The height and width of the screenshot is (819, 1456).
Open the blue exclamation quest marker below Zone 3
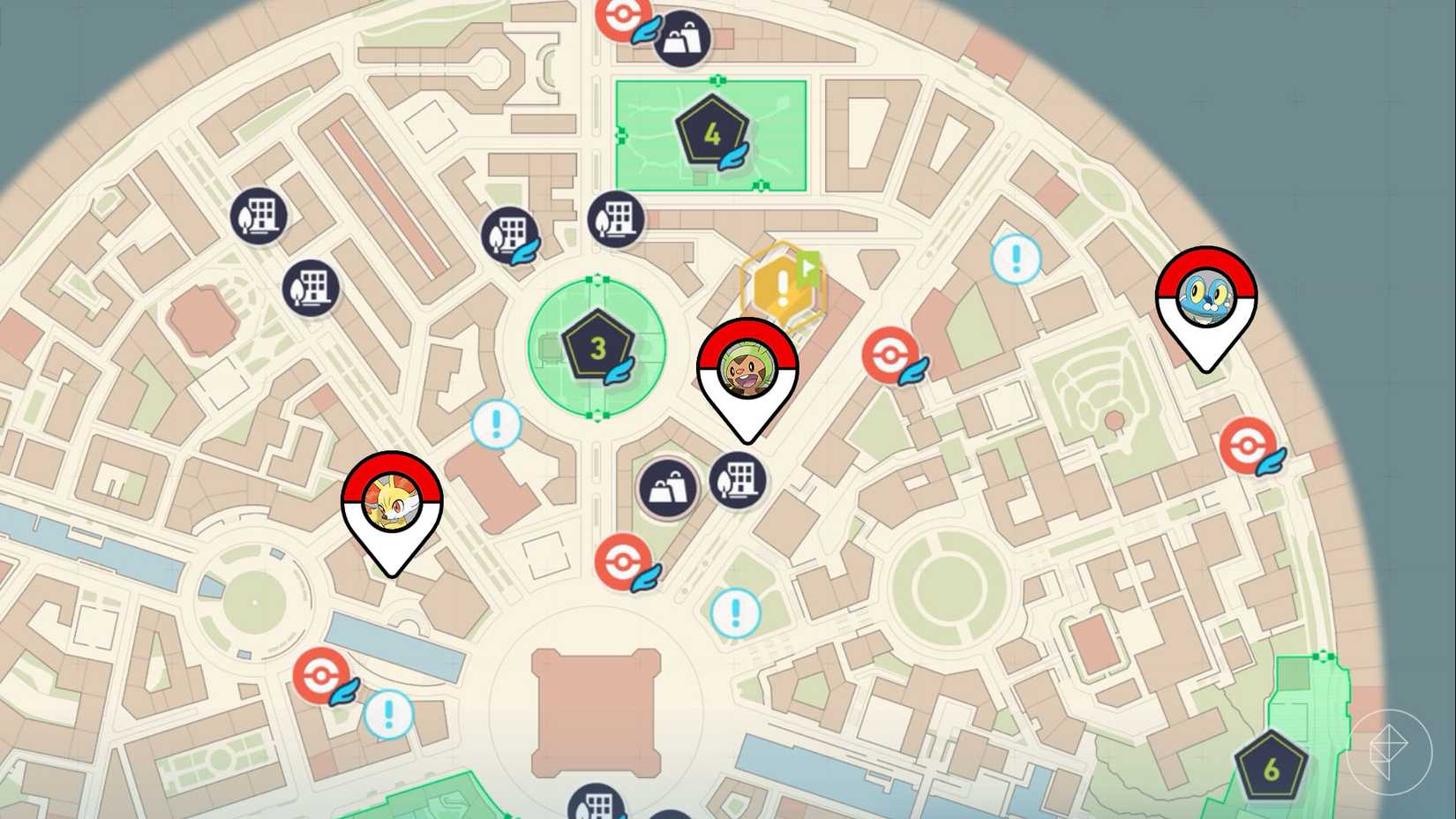(x=496, y=423)
